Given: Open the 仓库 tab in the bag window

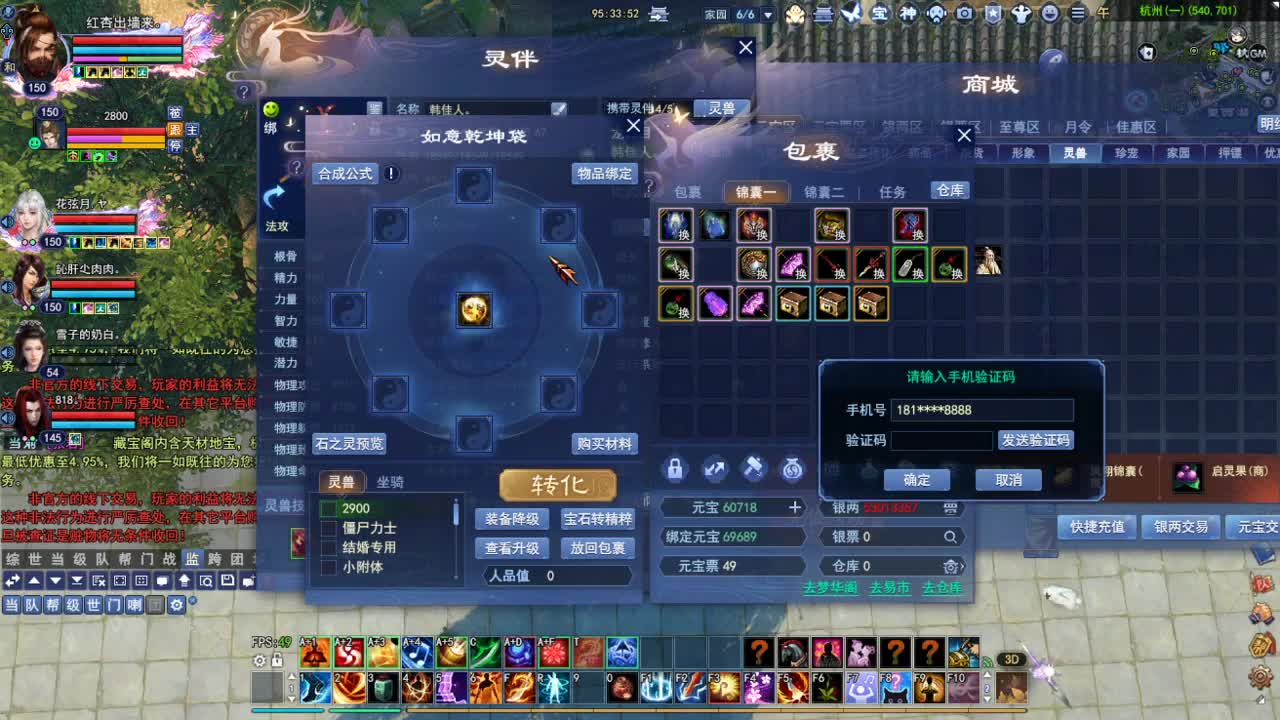Looking at the screenshot, I should [949, 190].
